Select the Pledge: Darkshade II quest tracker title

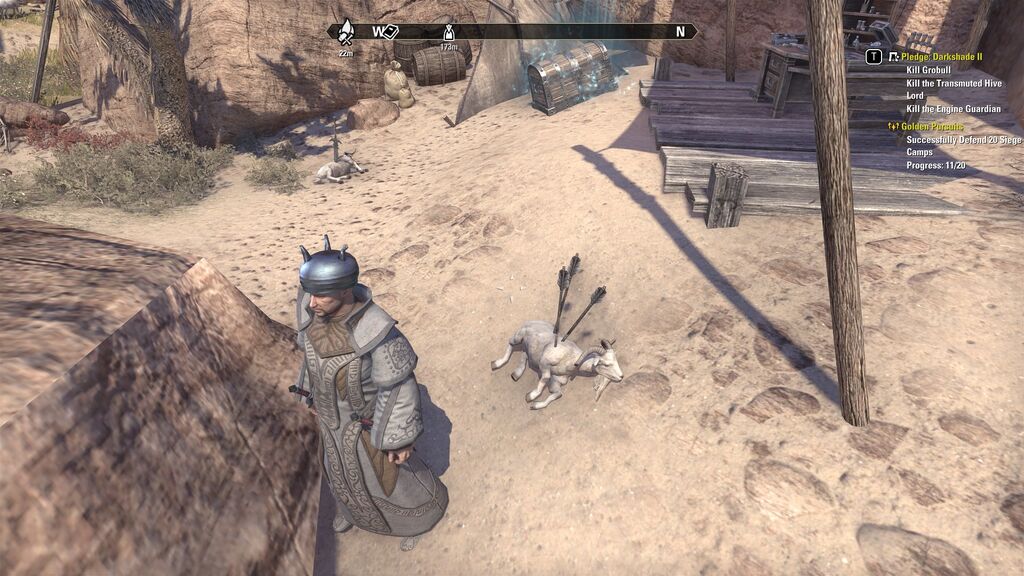pos(943,57)
